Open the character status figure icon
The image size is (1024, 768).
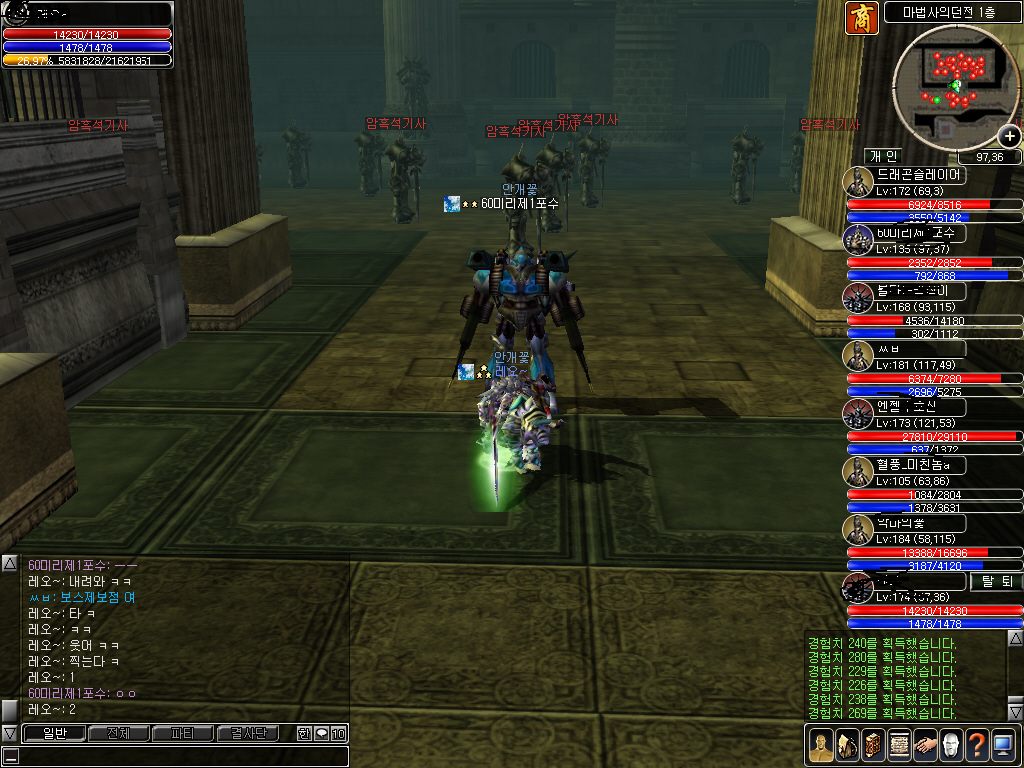(820, 745)
